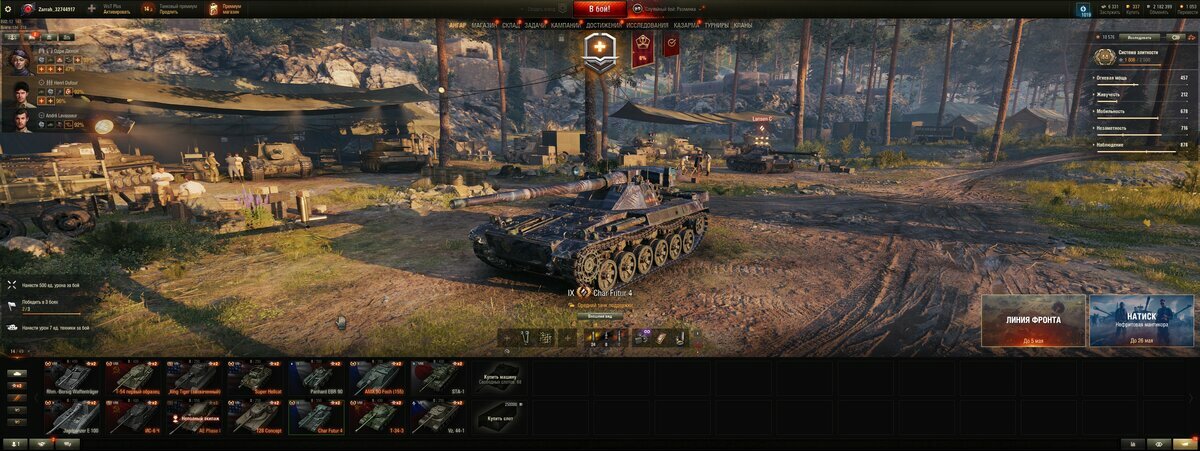Open the НАТИСК mode banner
Screen dimensions: 1200x451
coord(1141,320)
